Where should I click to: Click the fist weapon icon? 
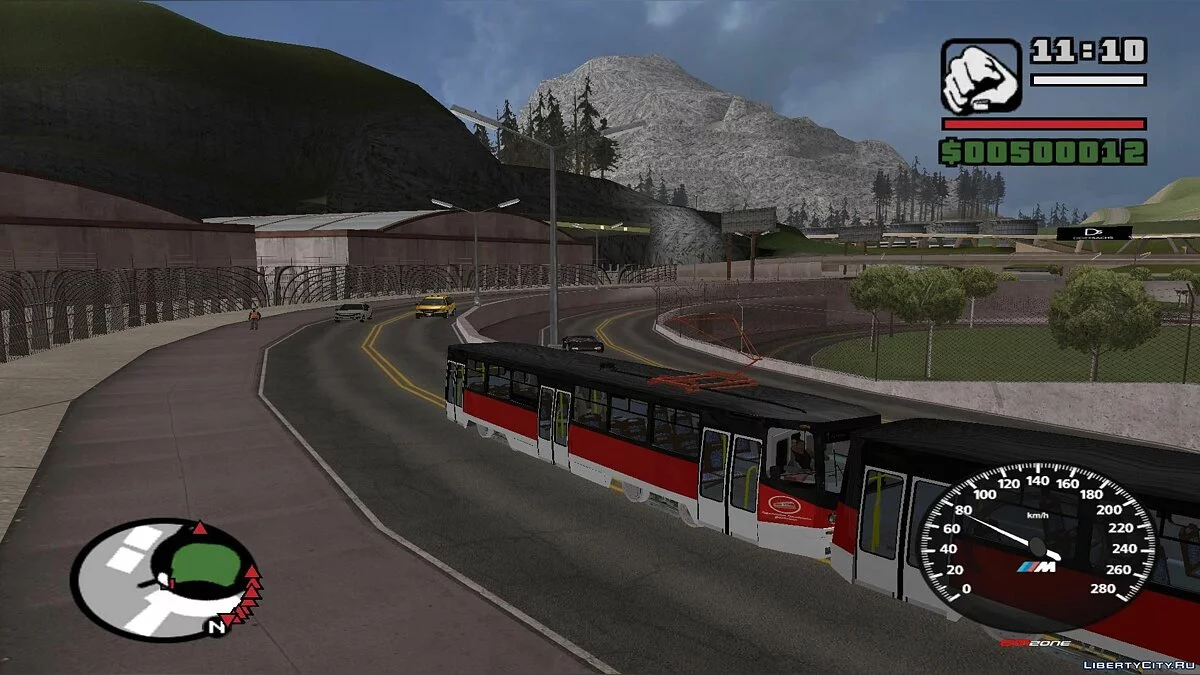coord(981,77)
